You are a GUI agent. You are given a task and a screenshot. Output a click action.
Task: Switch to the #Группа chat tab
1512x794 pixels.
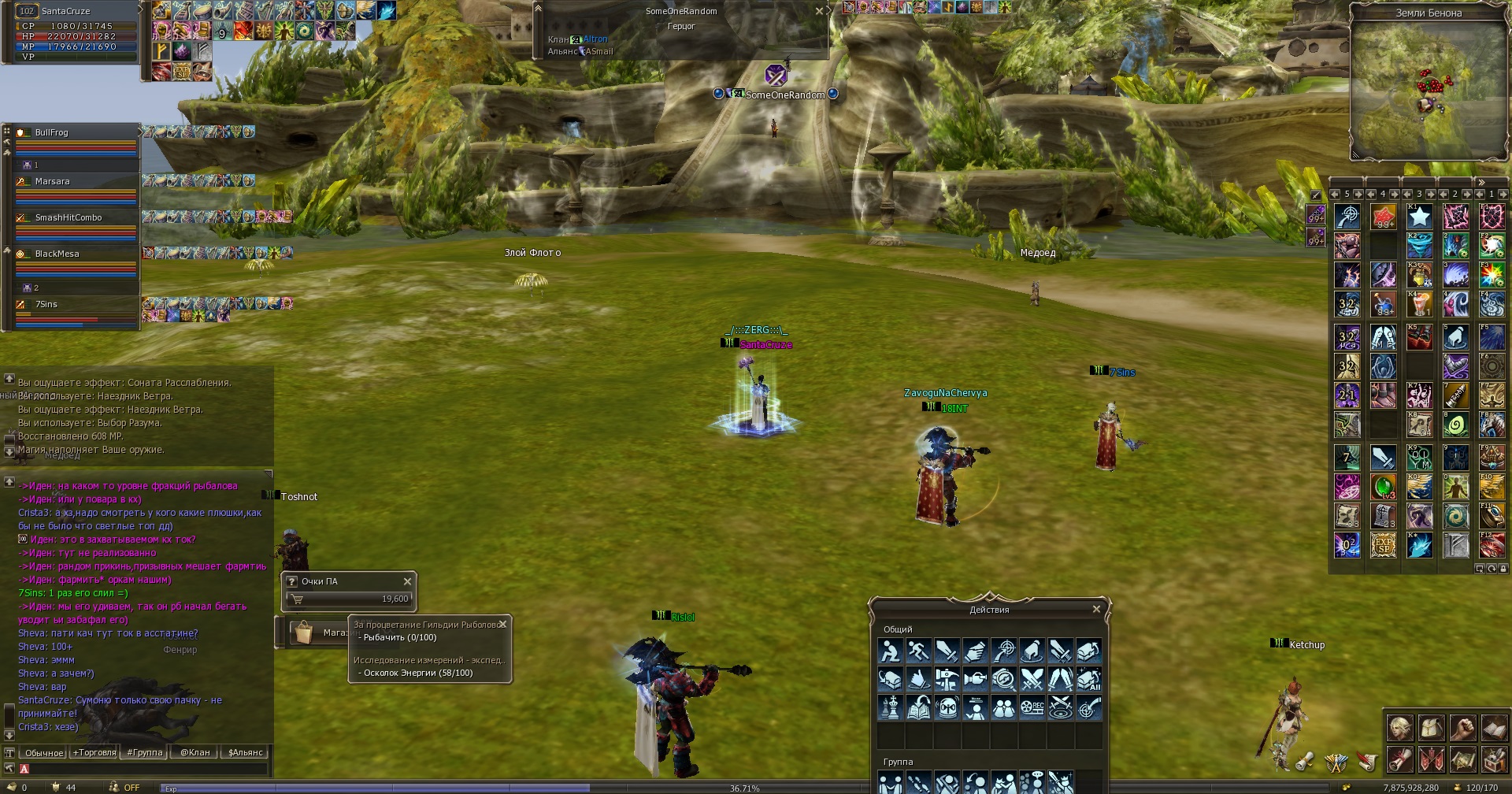pos(145,752)
